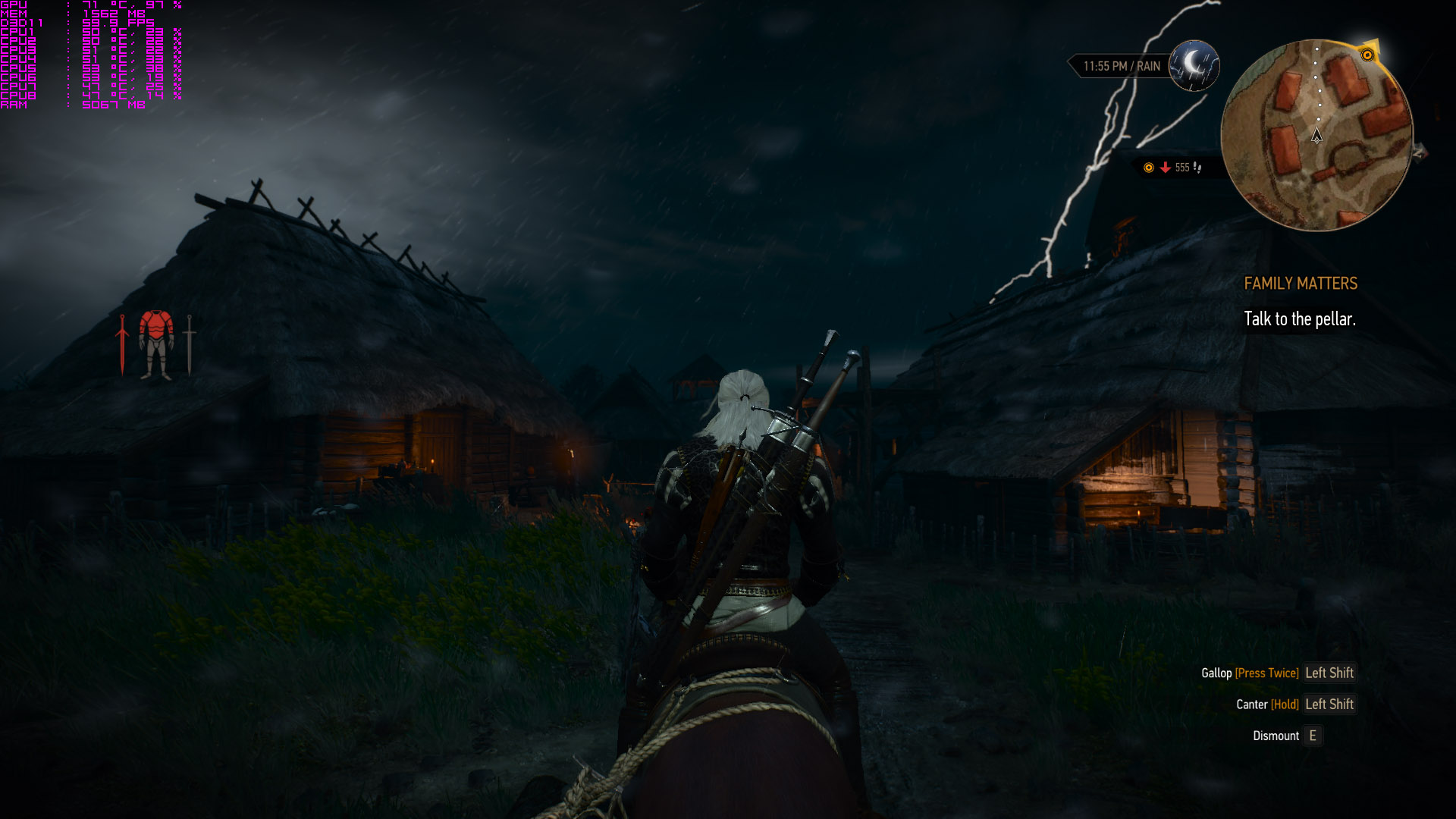
Task: Select the Family Matters quest tracker
Action: click(x=1300, y=284)
